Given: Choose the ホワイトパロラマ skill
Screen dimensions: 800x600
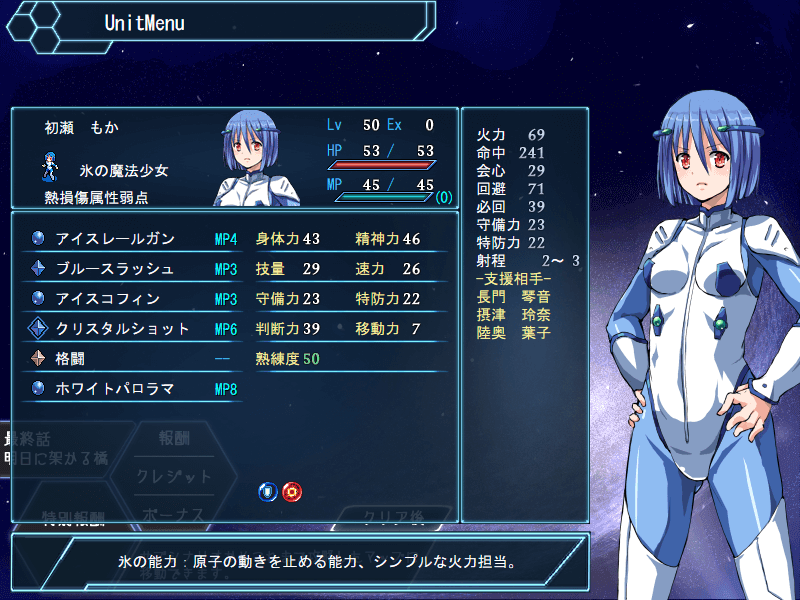Looking at the screenshot, I should [130, 389].
